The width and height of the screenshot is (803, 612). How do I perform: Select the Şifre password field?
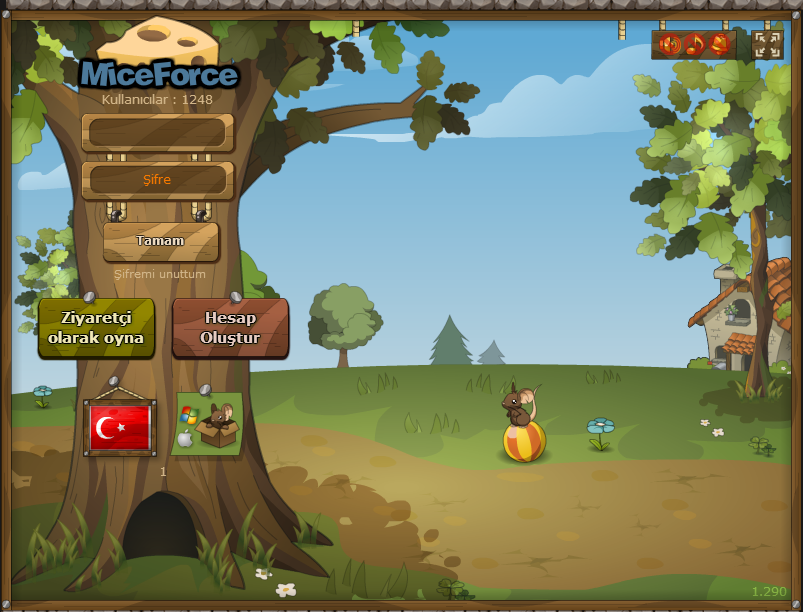158,180
